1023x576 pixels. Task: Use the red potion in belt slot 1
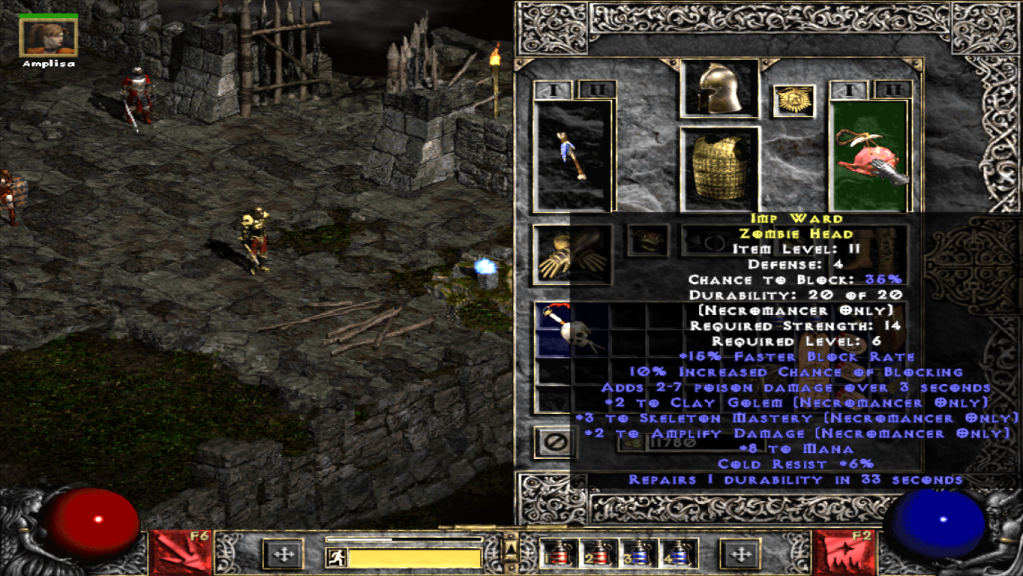tap(554, 555)
